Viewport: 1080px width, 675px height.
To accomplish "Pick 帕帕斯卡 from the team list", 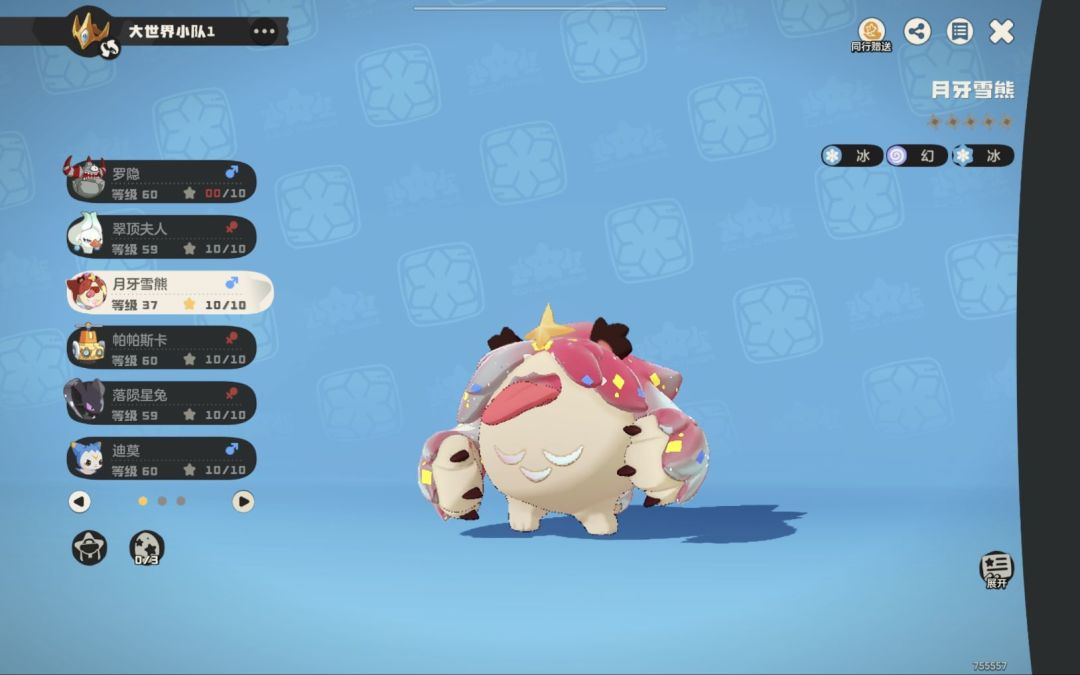I will 161,348.
